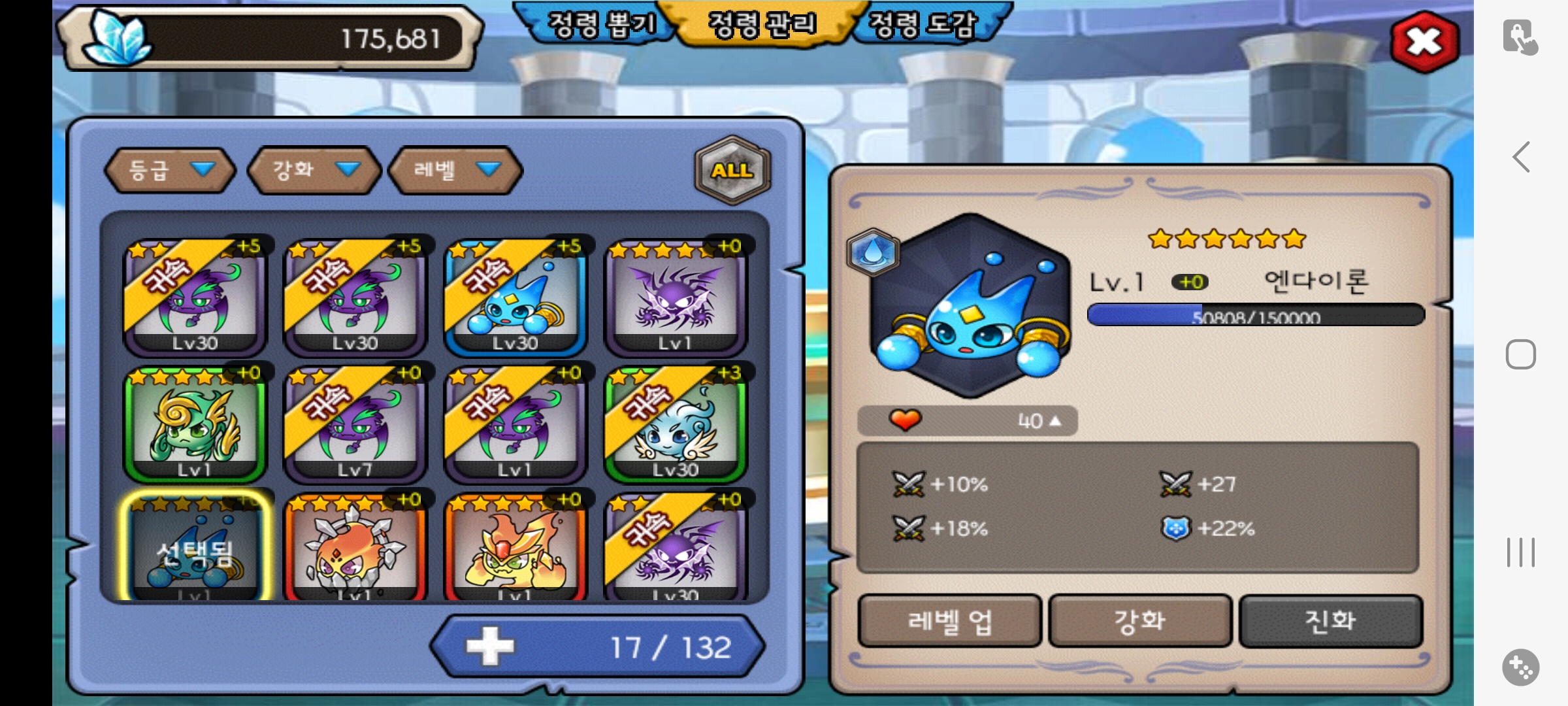Pick the purple spirit Lv7 tile
1568x706 pixels.
tap(355, 424)
